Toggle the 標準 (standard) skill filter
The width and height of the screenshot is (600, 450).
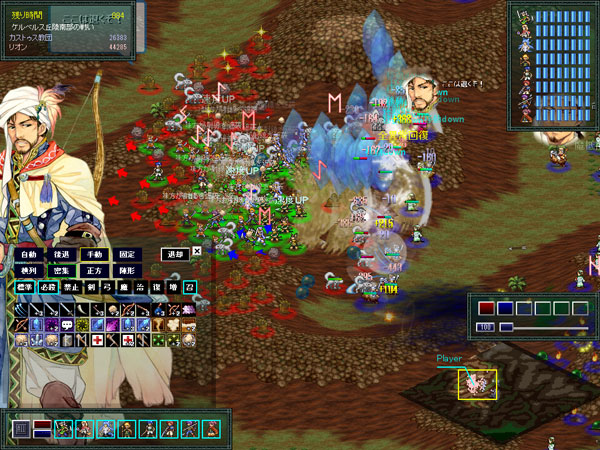[x=25, y=287]
